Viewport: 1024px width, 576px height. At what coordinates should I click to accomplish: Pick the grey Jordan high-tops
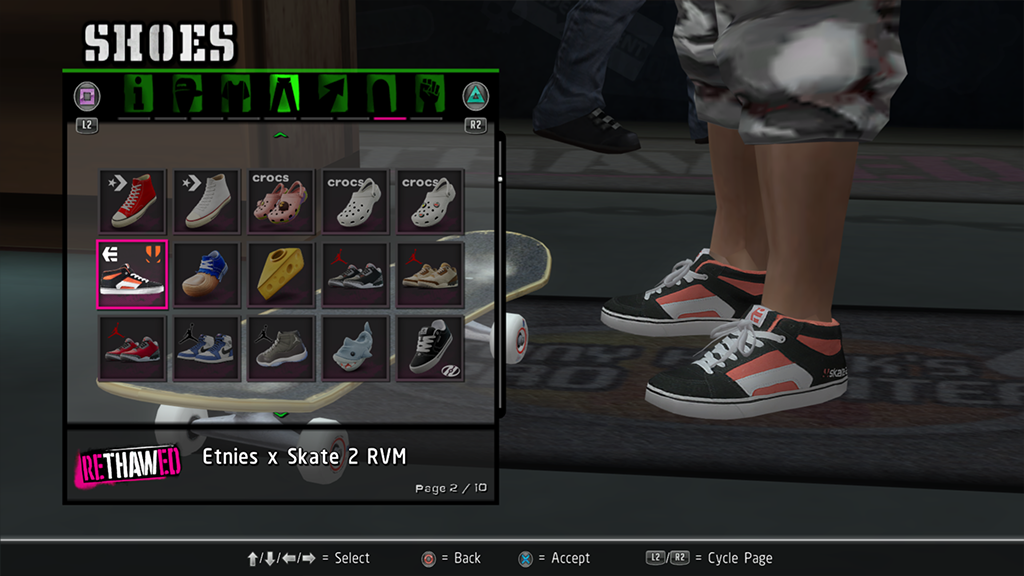(282, 348)
